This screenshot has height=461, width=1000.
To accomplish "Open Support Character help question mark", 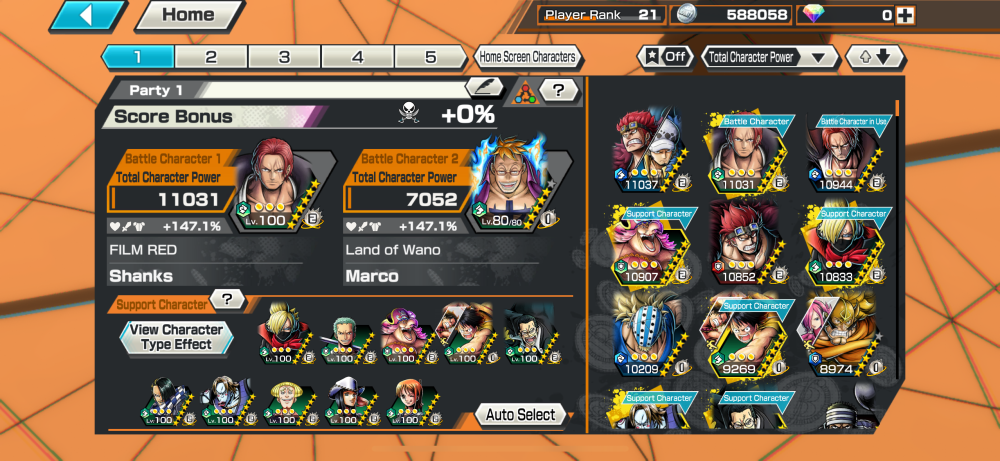I will click(227, 299).
